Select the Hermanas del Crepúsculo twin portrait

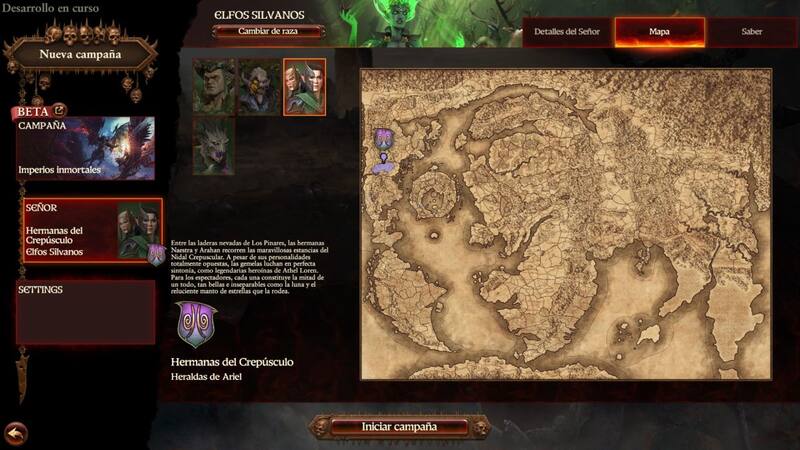pyautogui.click(x=303, y=86)
